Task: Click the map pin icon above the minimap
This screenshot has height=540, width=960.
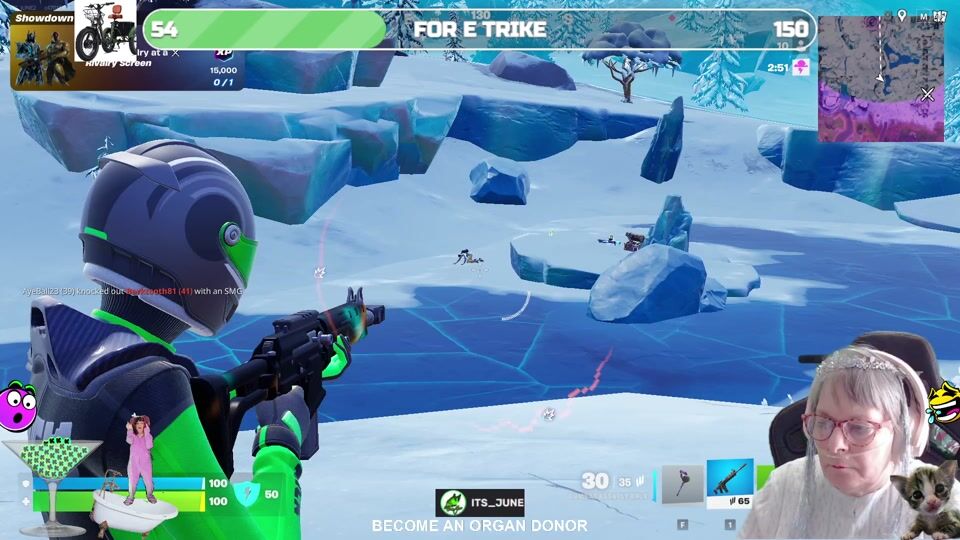Action: 901,16
